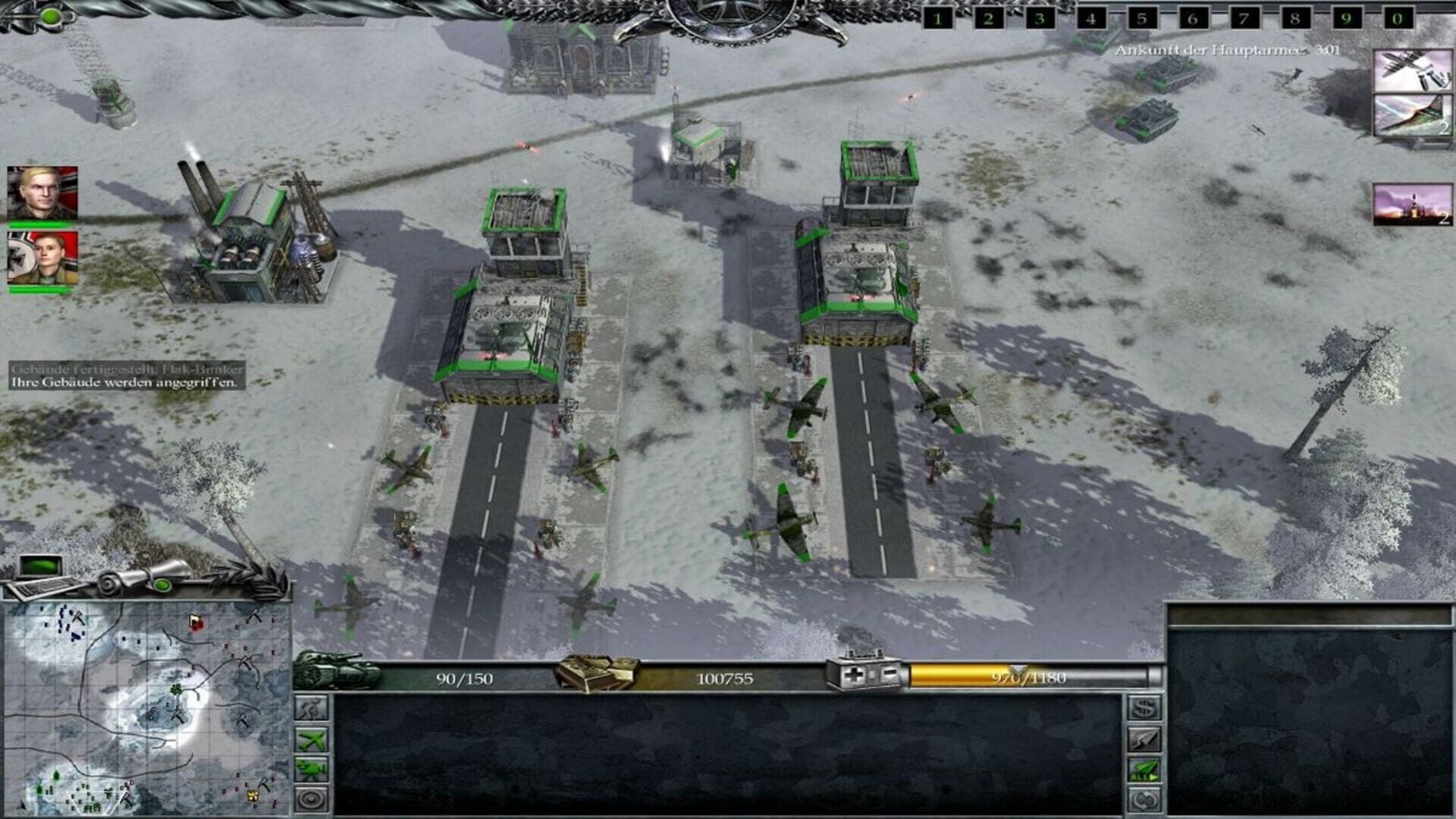Select the green infantry gunner icon
Image resolution: width=1456 pixels, height=819 pixels.
(x=311, y=768)
